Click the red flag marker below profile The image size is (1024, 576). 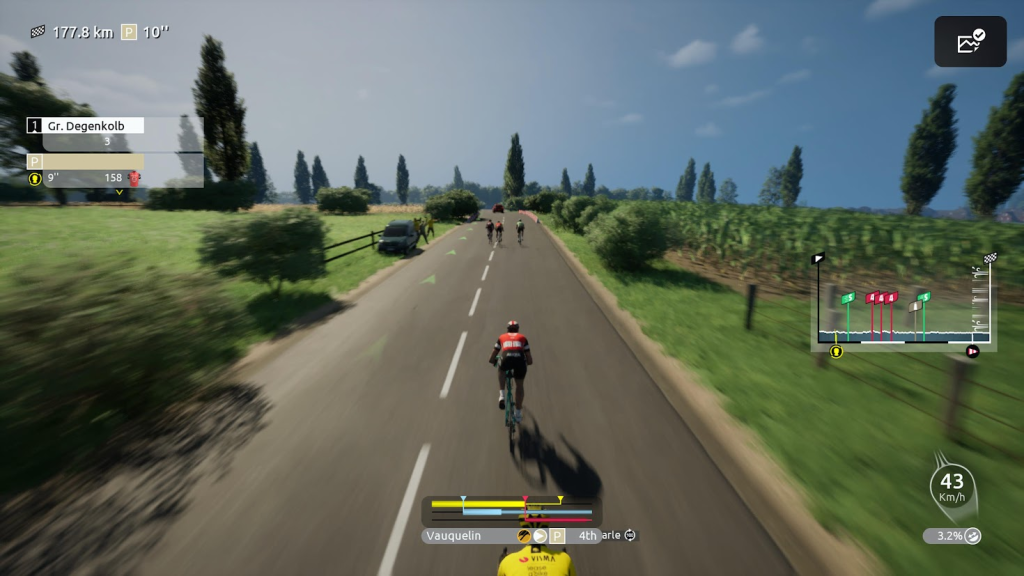pyautogui.click(x=973, y=351)
